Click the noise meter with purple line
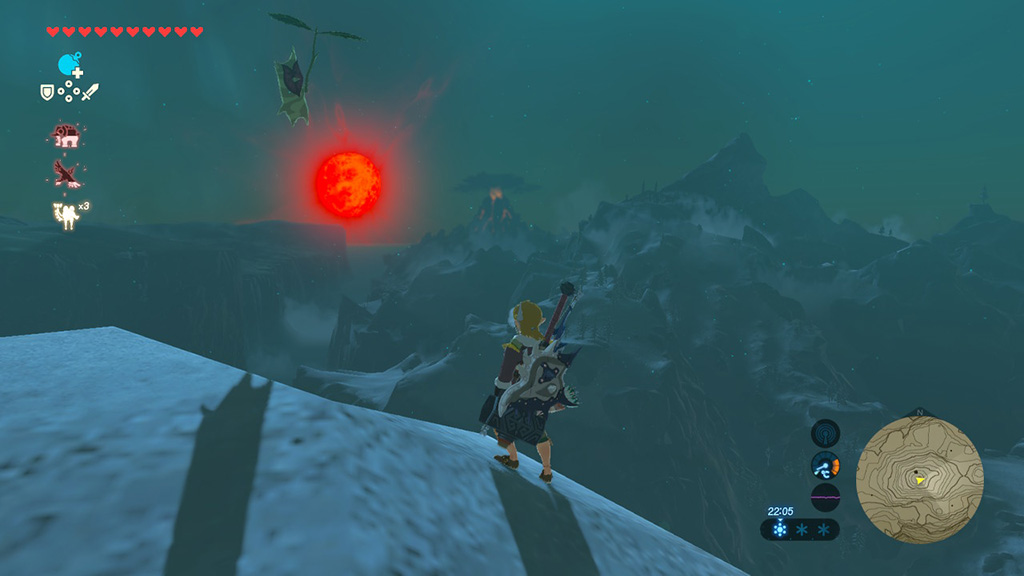Image resolution: width=1024 pixels, height=576 pixels. point(825,497)
